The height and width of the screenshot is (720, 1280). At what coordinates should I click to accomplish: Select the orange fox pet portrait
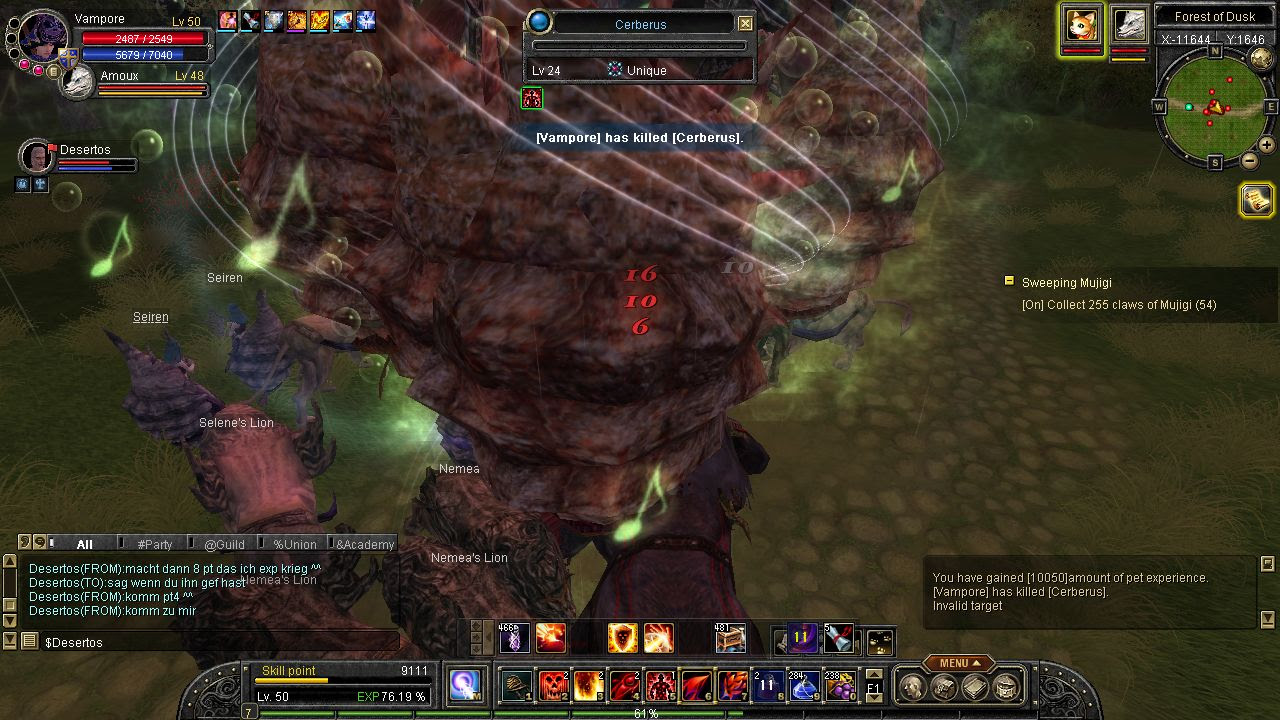pos(1081,25)
